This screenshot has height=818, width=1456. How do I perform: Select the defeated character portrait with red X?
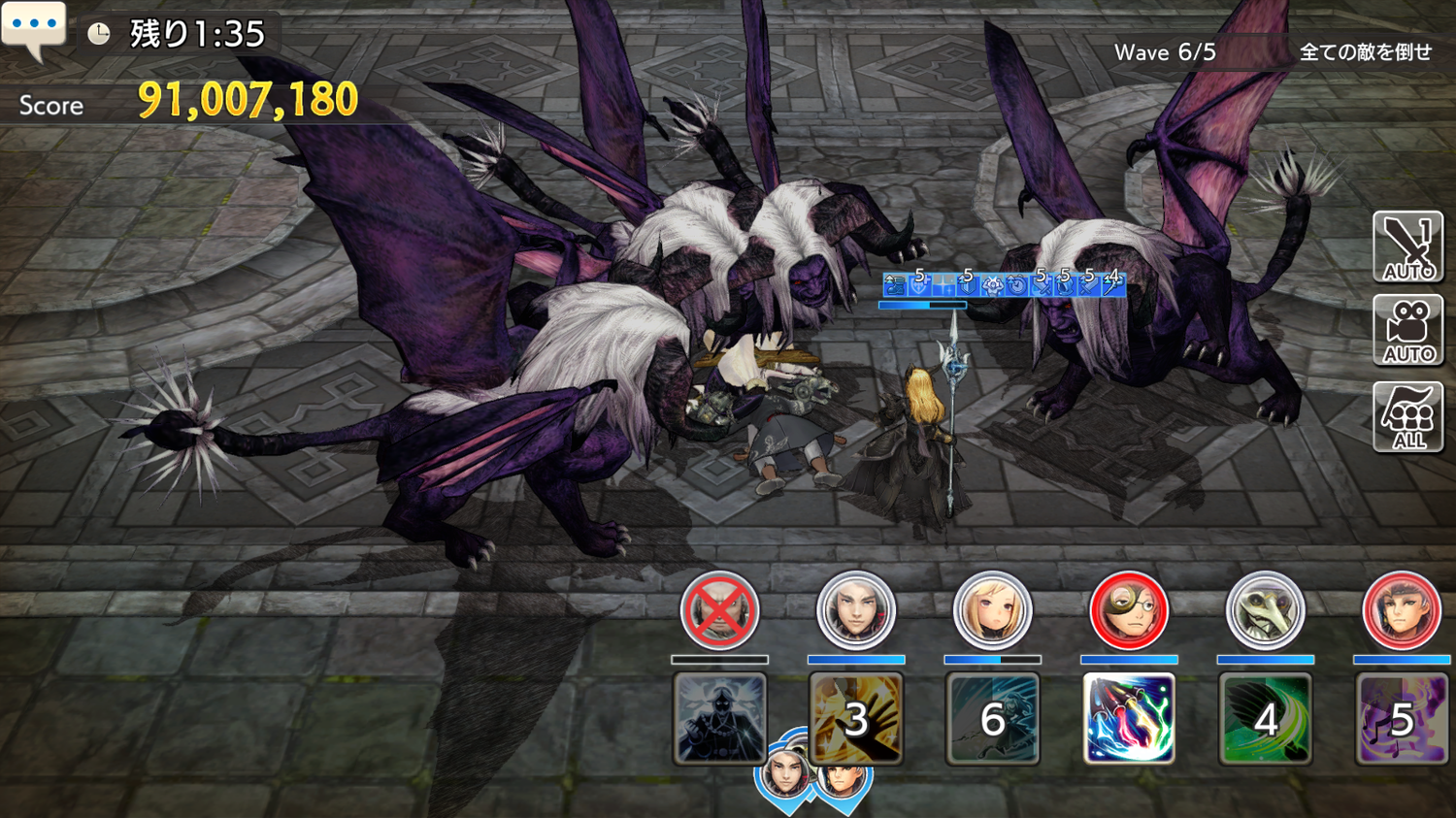(719, 611)
